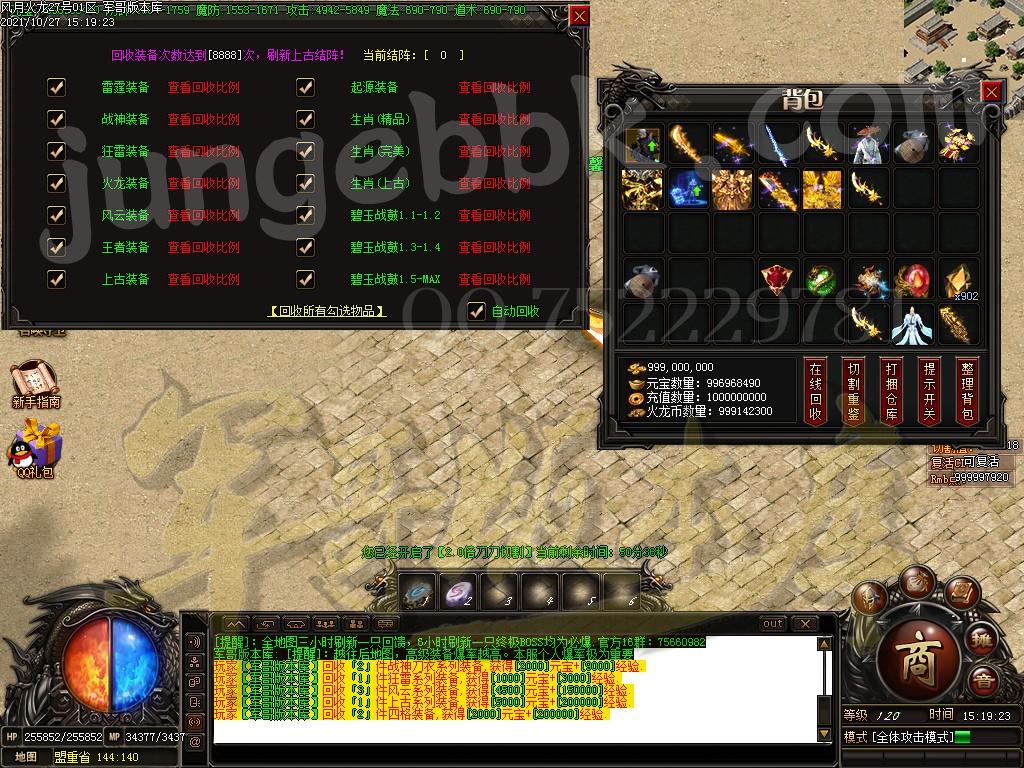Click the 打捆仓库 button
Screen dimensions: 1024x768
[890, 391]
